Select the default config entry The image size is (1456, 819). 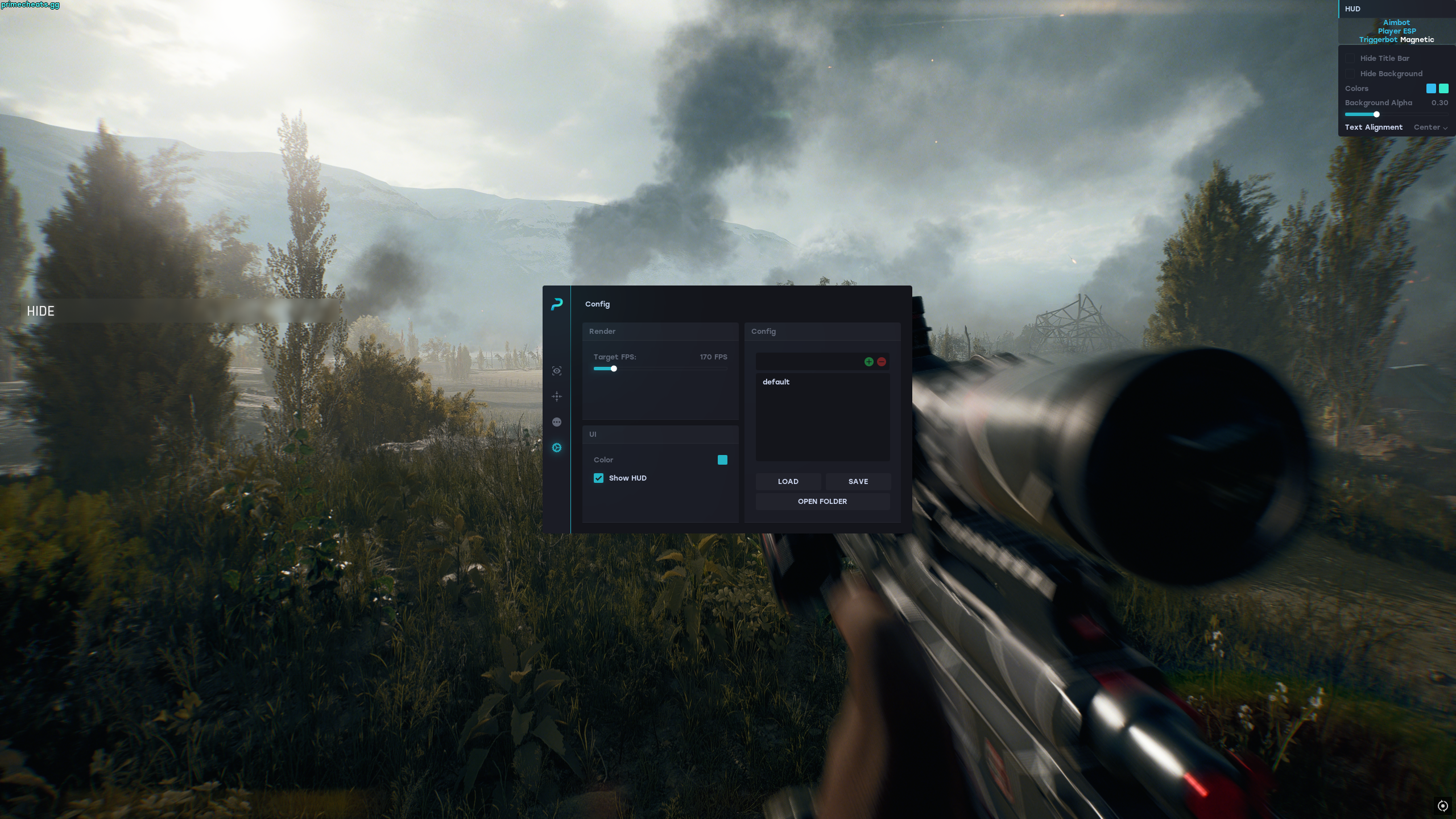[x=776, y=382]
